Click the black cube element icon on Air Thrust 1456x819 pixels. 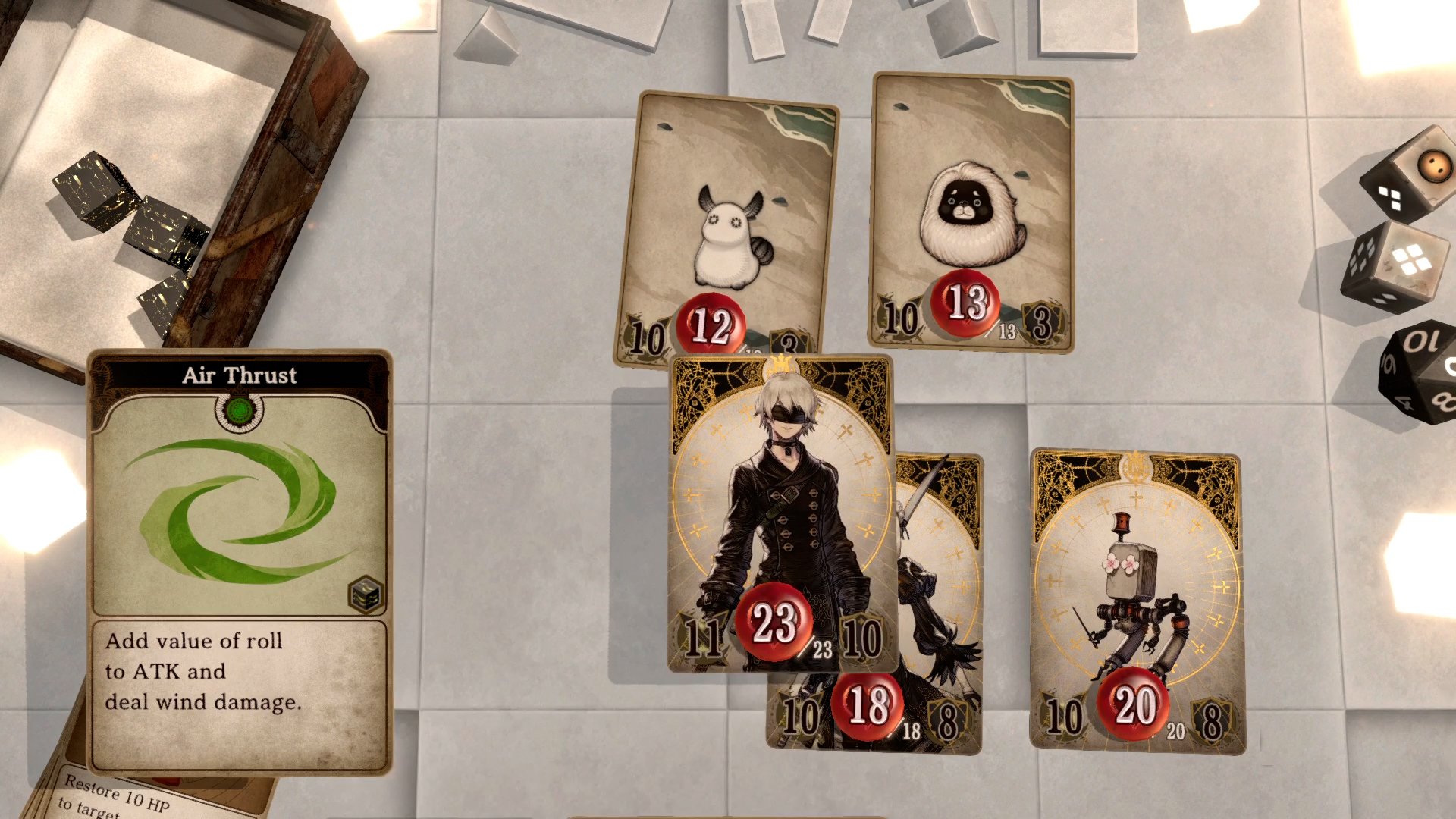coord(366,595)
